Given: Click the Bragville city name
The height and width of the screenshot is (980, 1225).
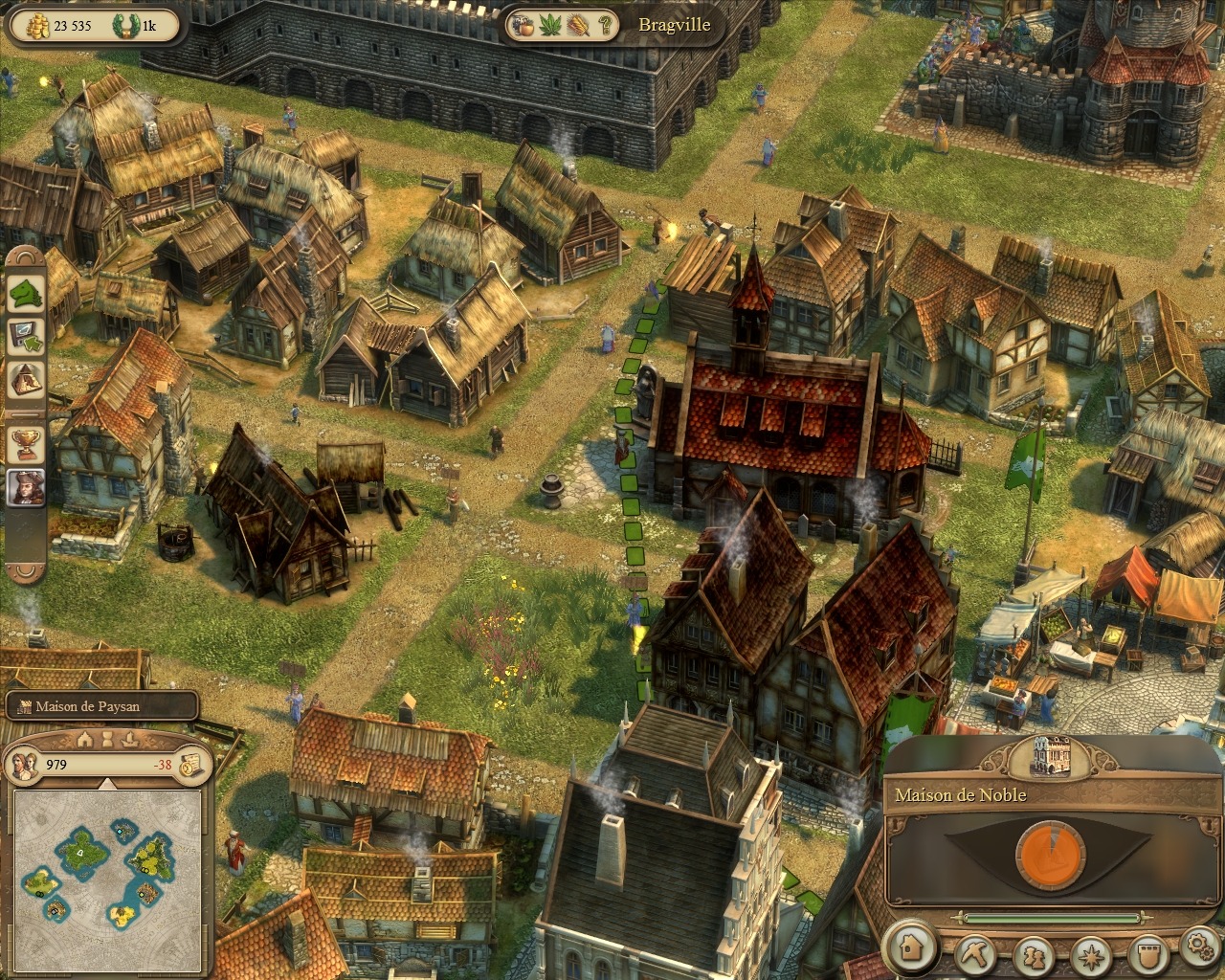Looking at the screenshot, I should click(675, 25).
